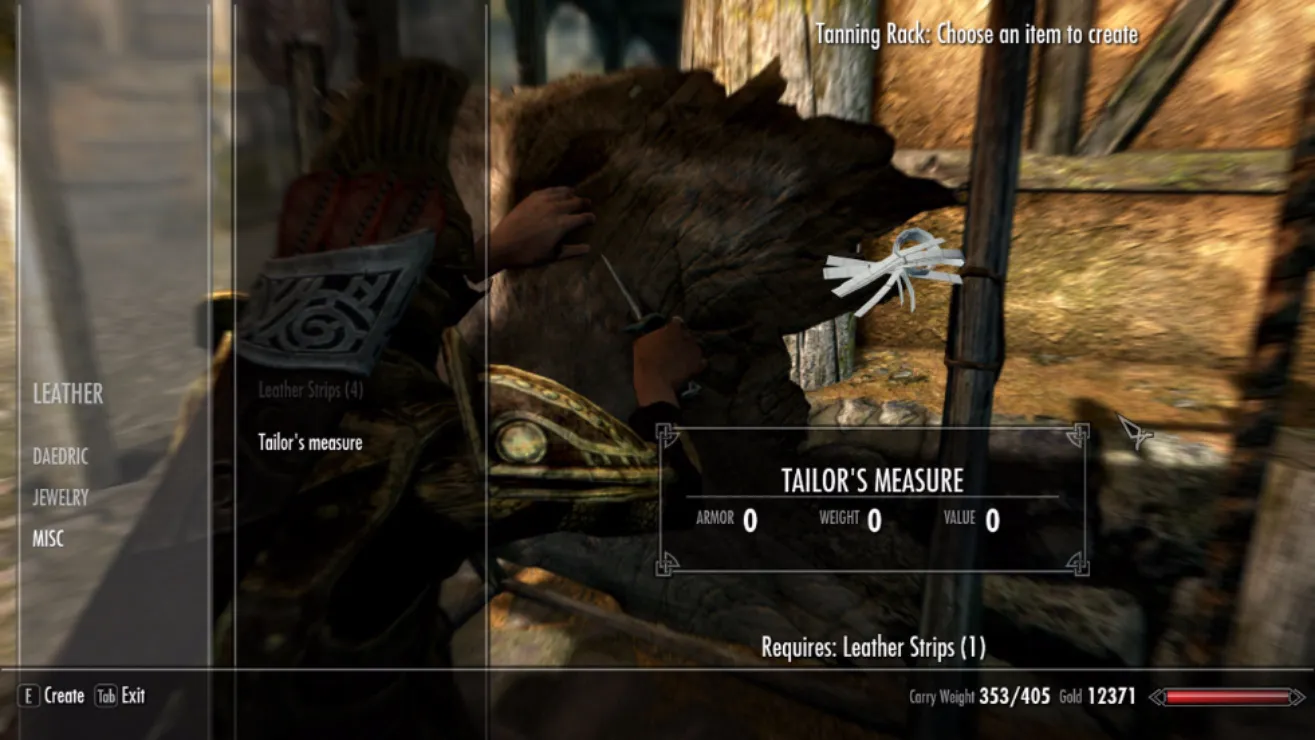1315x740 pixels.
Task: Select Leather Strips (4) in the item list
Action: (310, 391)
